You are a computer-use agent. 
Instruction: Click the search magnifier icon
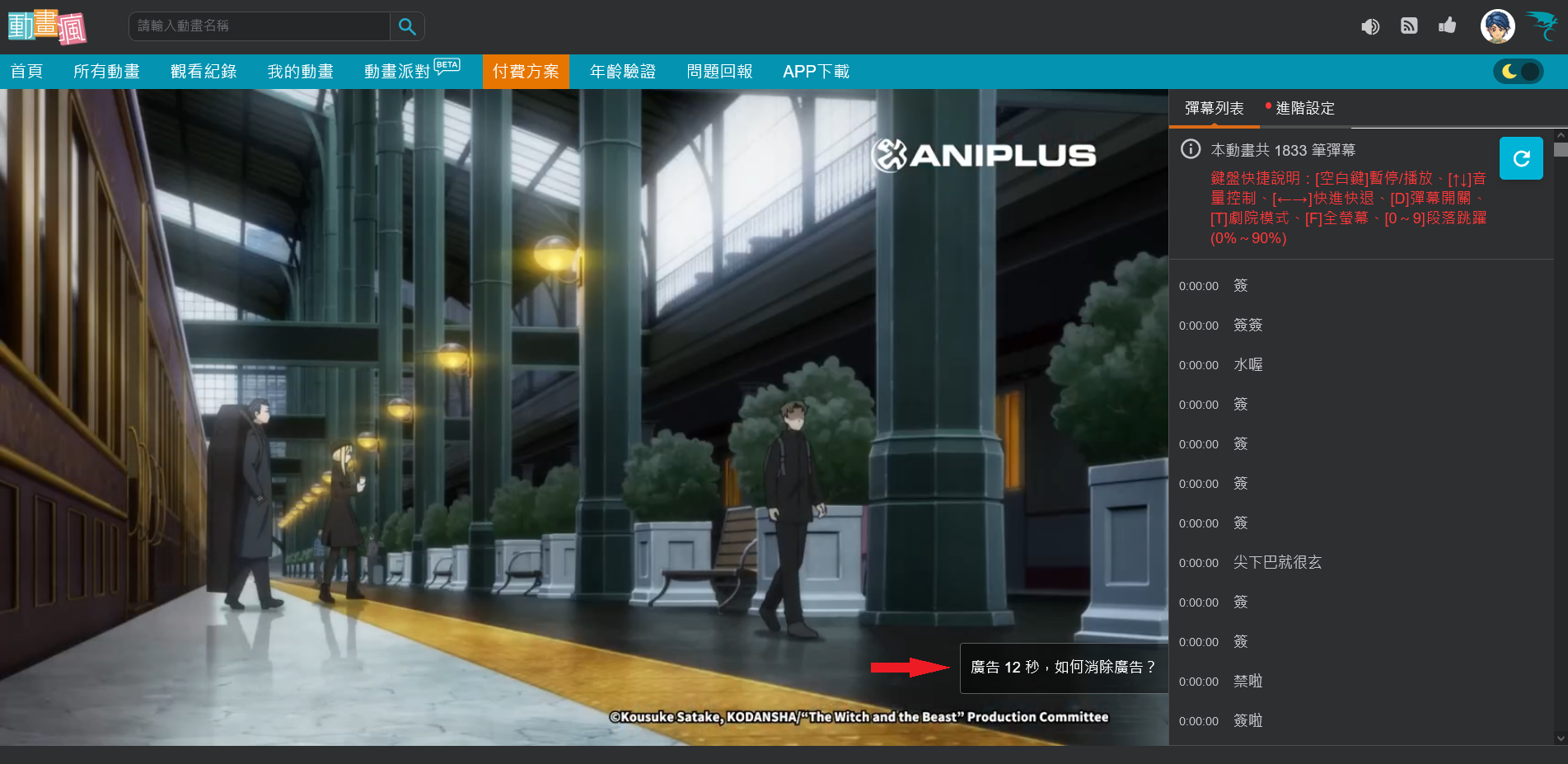[406, 26]
